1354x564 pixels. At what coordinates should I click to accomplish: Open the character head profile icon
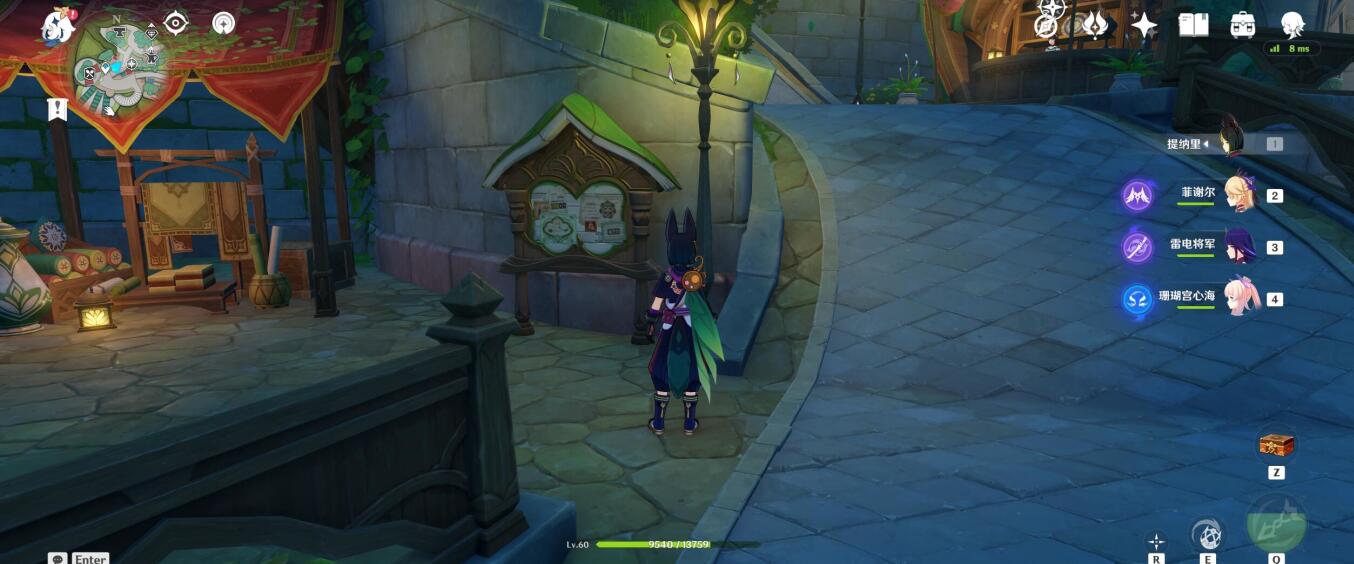(x=1294, y=23)
